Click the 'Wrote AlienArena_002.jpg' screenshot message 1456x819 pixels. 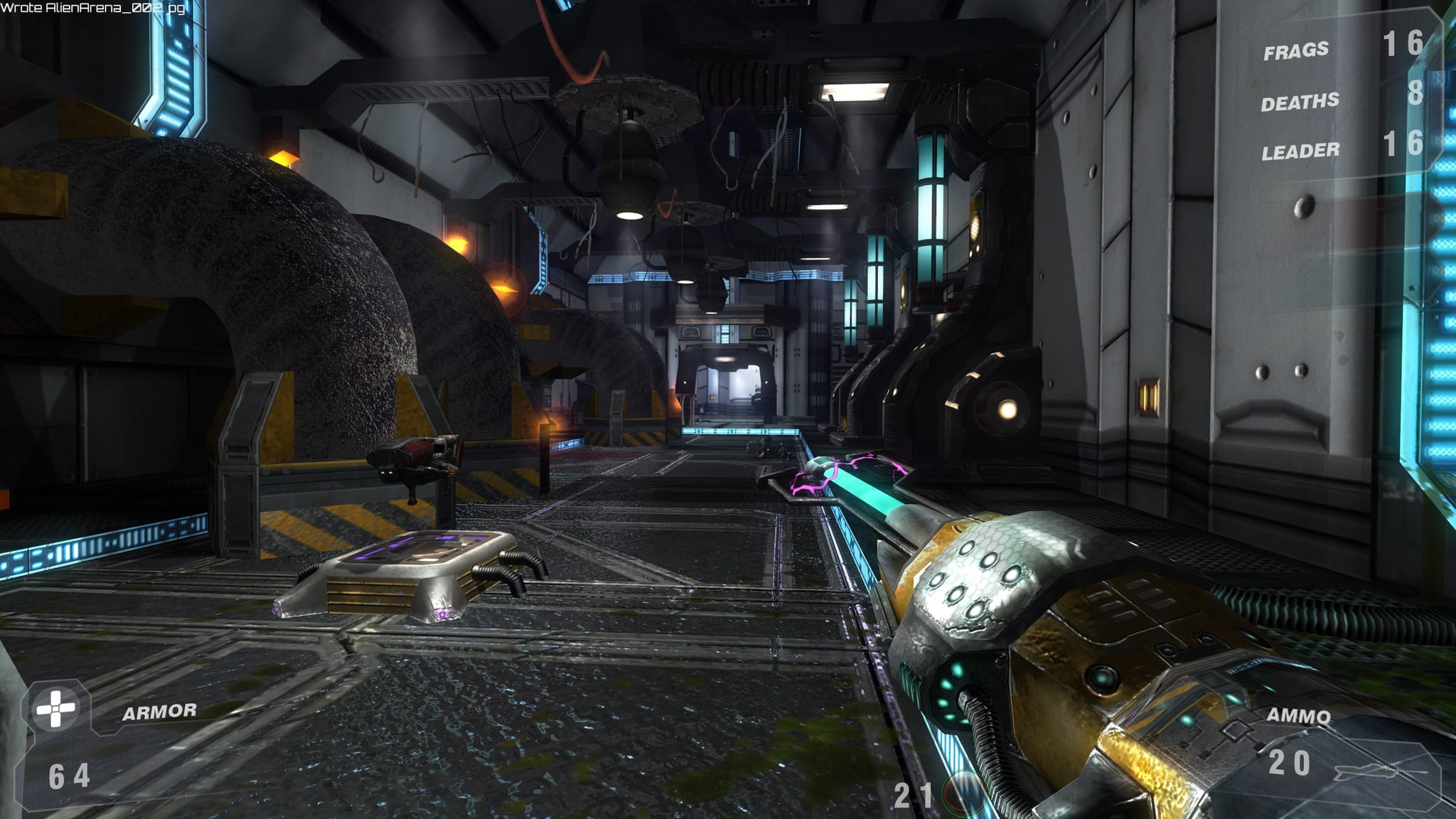point(92,9)
